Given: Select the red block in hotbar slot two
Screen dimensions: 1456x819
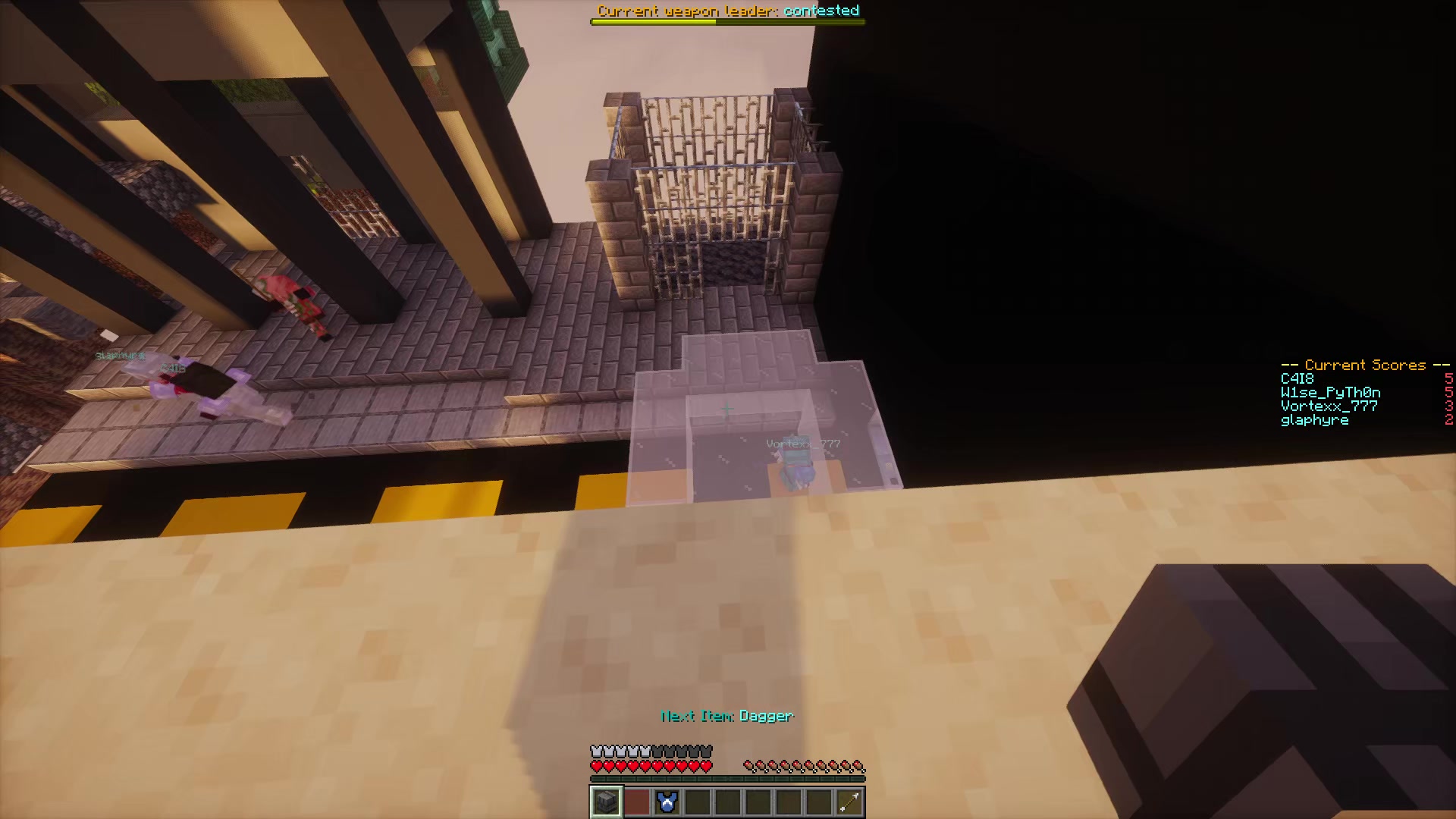Looking at the screenshot, I should (636, 802).
